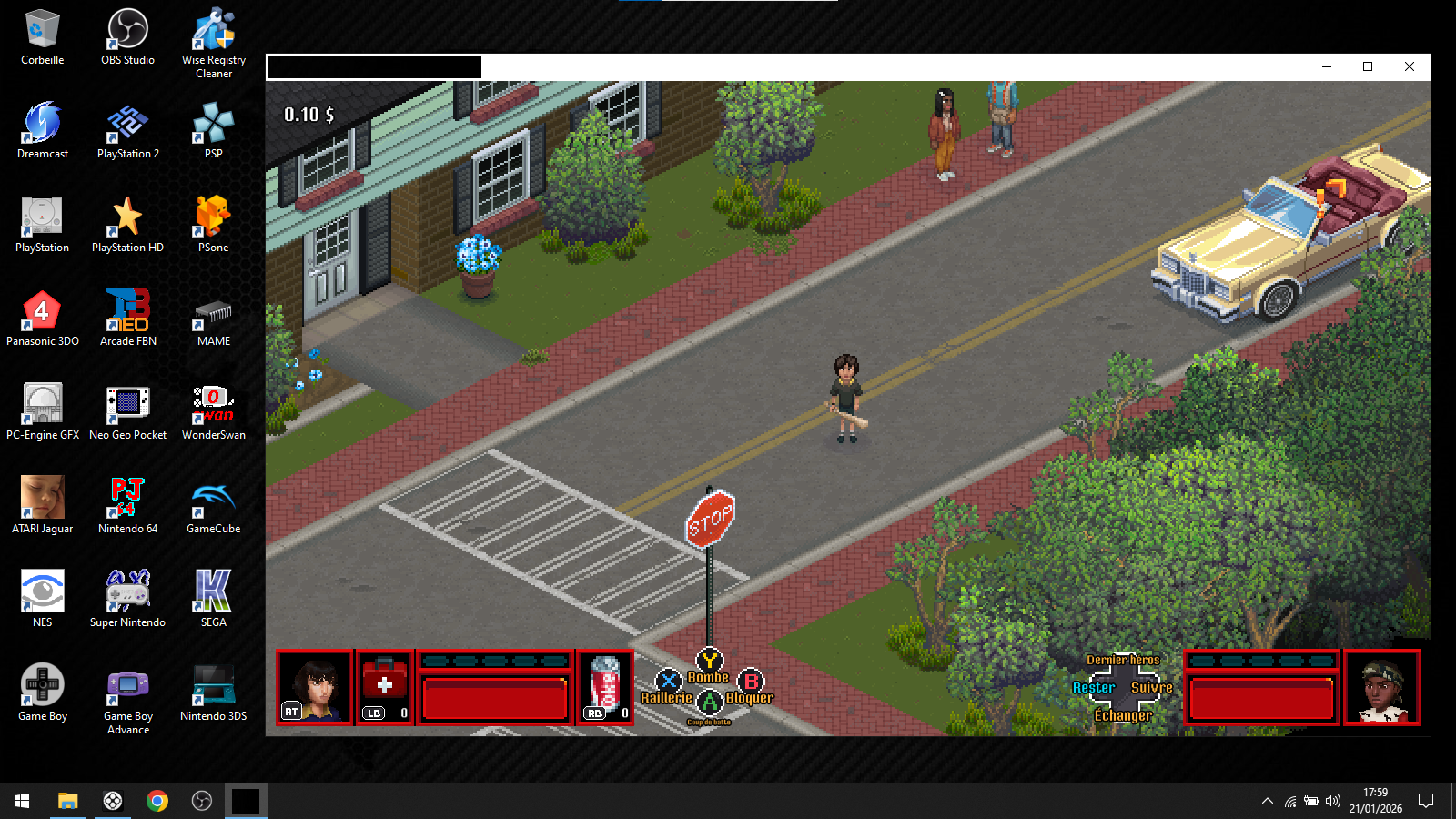
Task: Click the partner portrait with camo bandana
Action: pos(1381,688)
